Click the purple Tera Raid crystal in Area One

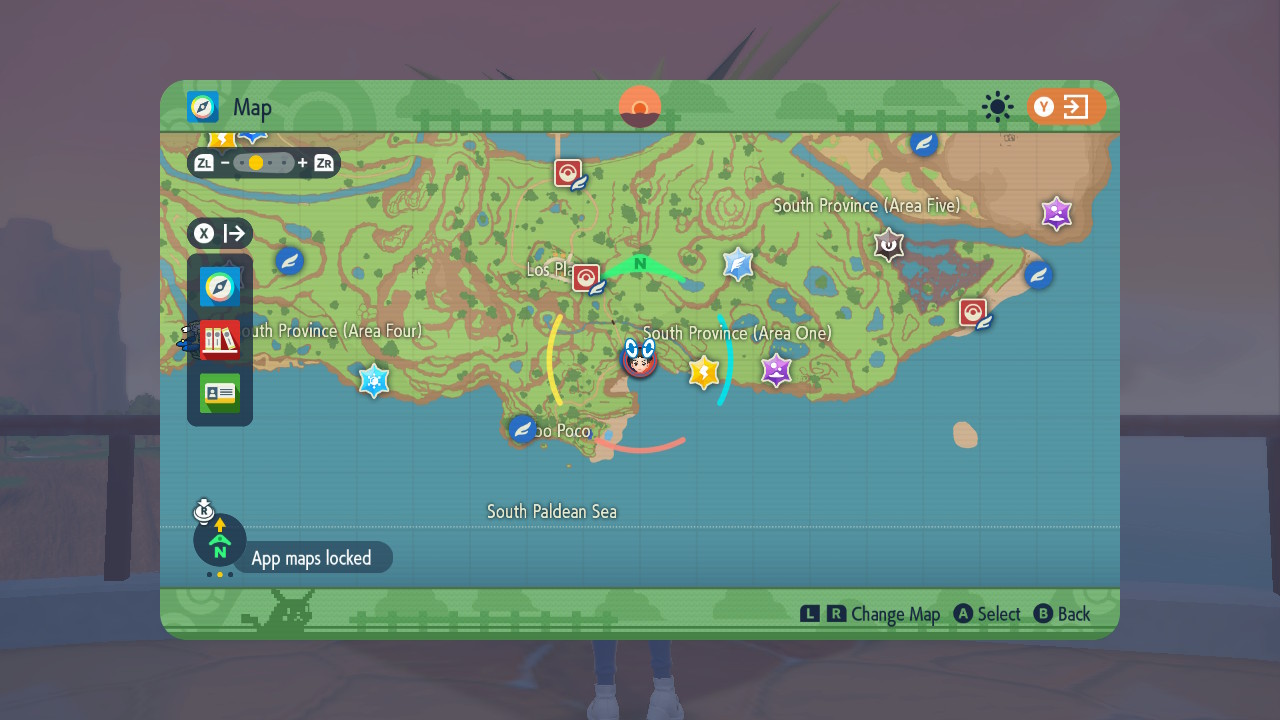[777, 371]
